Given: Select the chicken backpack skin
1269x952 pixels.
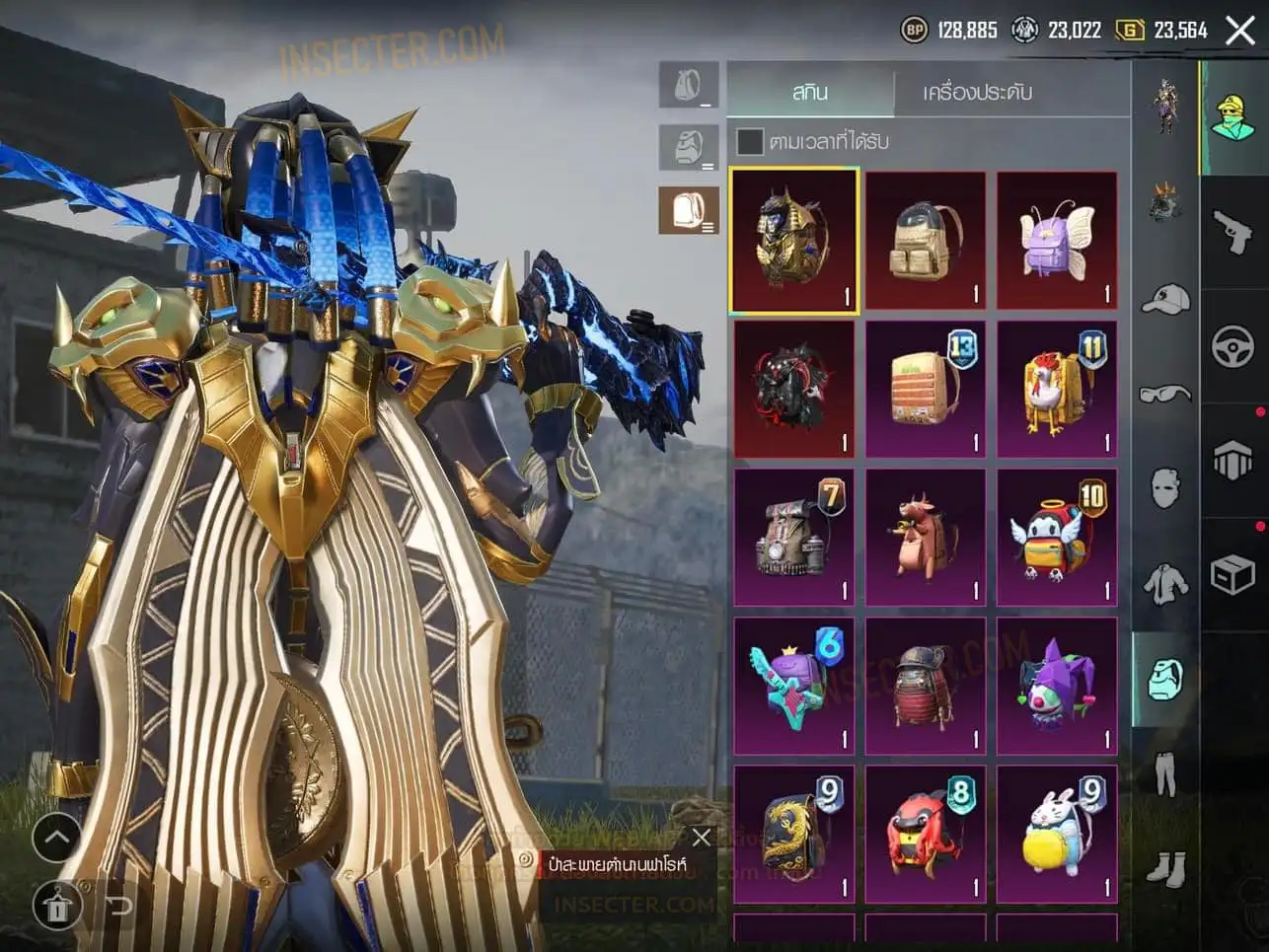Looking at the screenshot, I should click(x=1057, y=390).
